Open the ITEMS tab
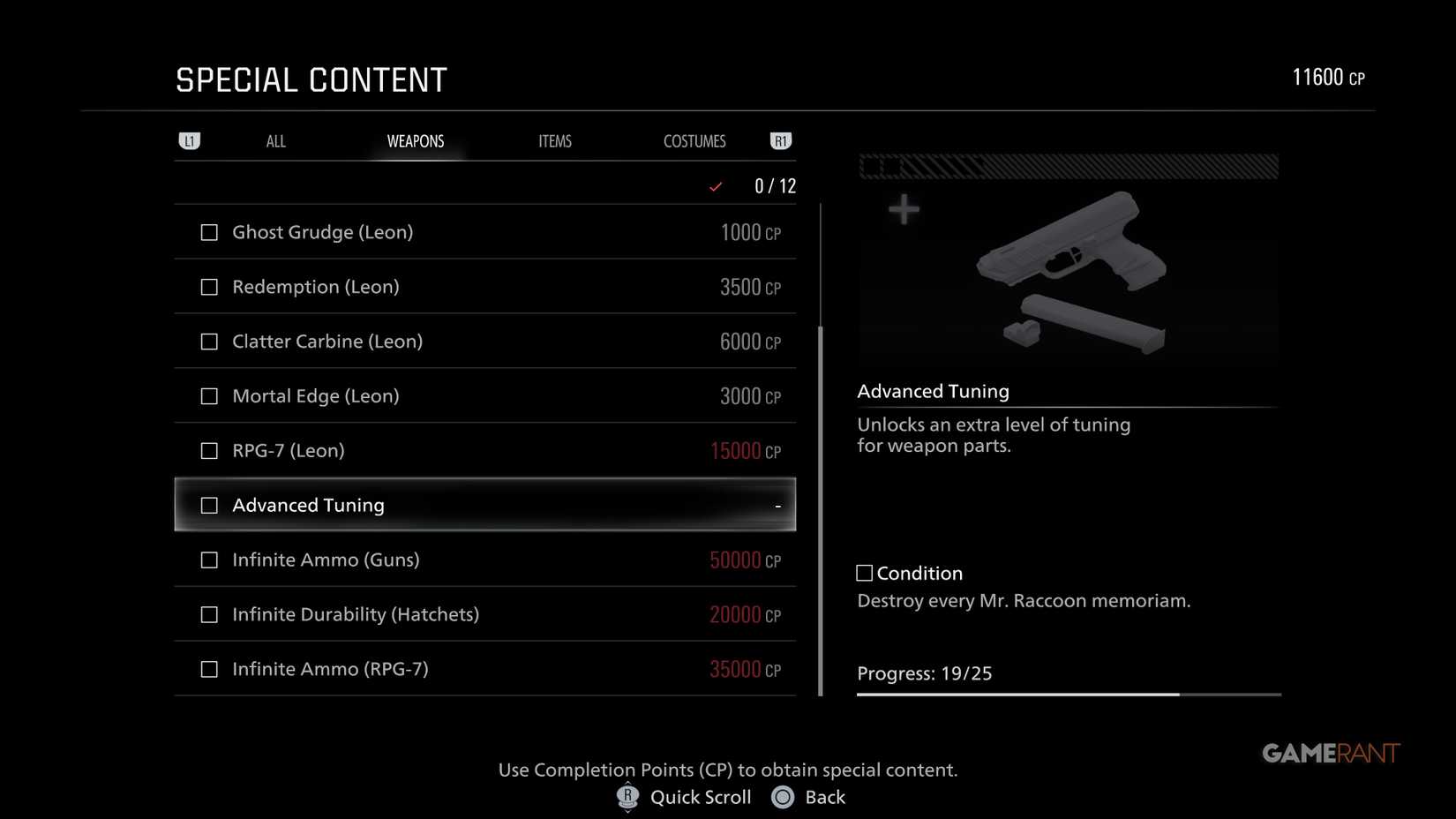This screenshot has width=1456, height=819. click(555, 140)
